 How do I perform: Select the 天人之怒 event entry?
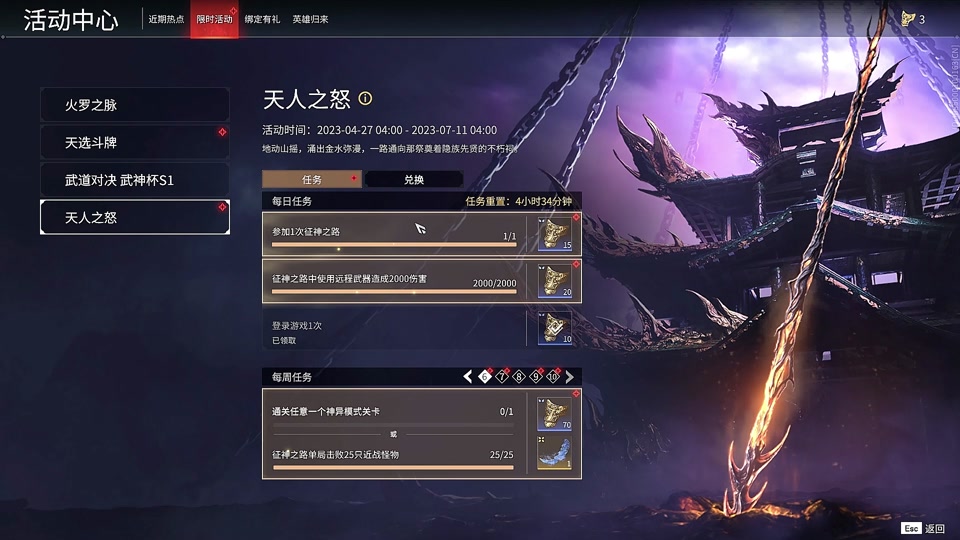(134, 217)
